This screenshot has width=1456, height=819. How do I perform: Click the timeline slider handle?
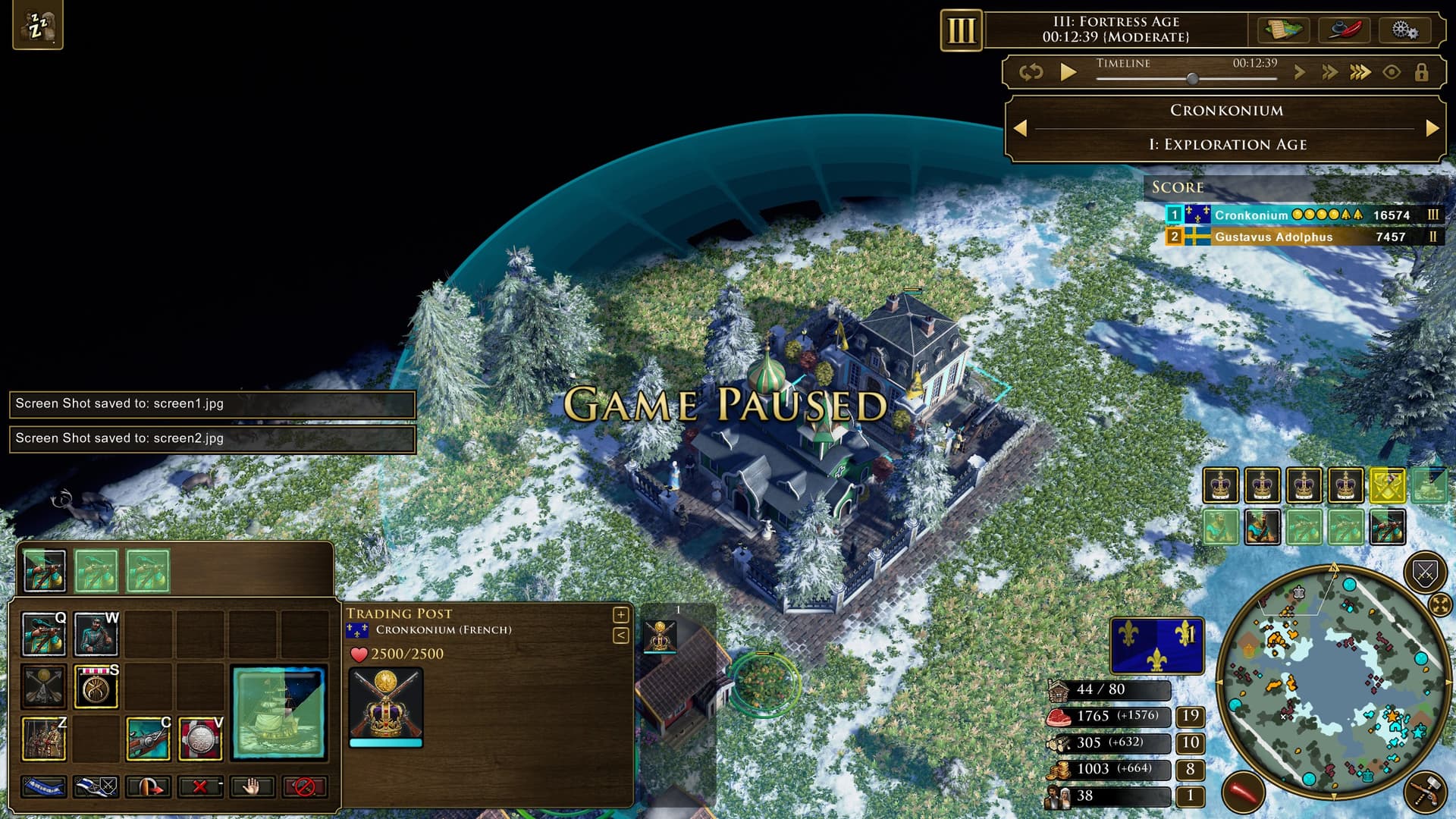point(1192,78)
